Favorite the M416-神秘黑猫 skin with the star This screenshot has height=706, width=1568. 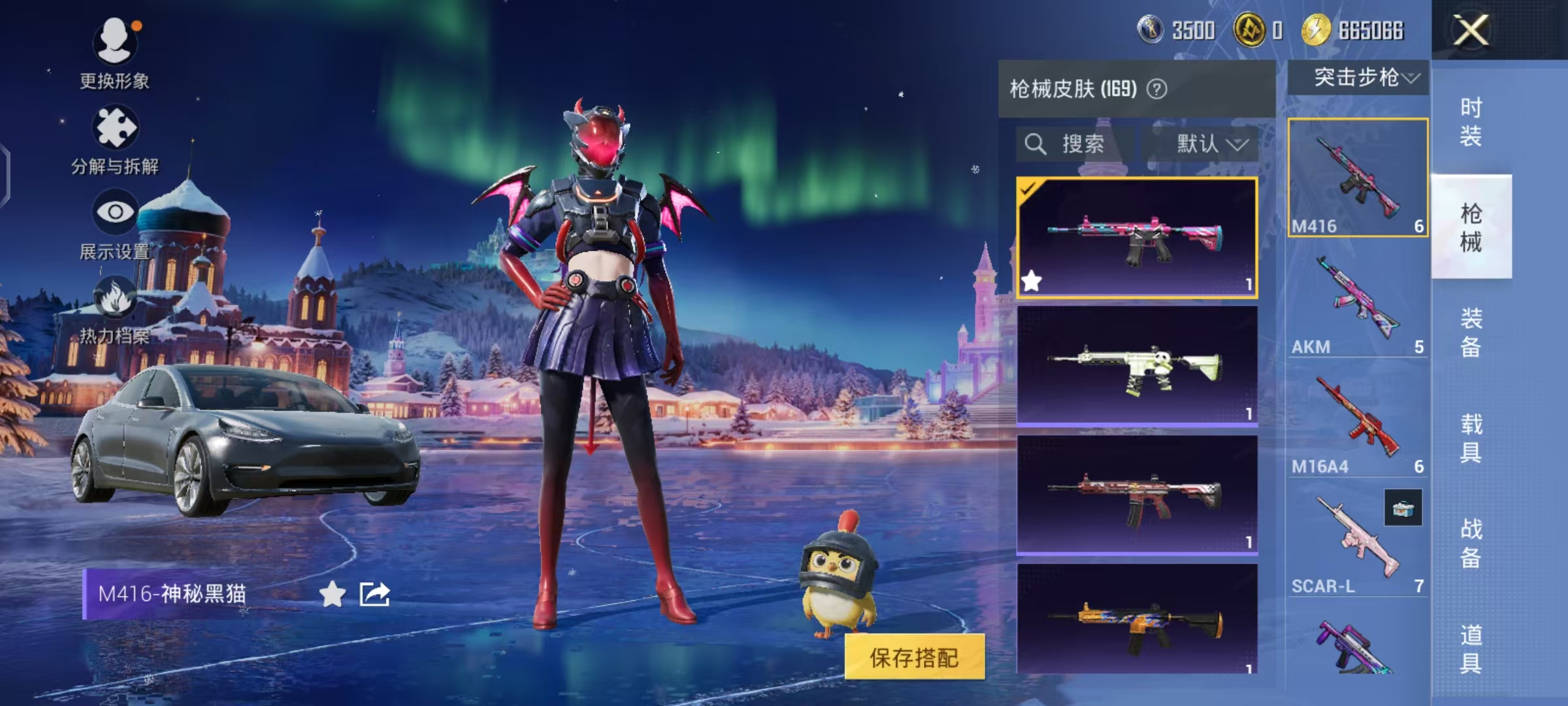tap(333, 594)
